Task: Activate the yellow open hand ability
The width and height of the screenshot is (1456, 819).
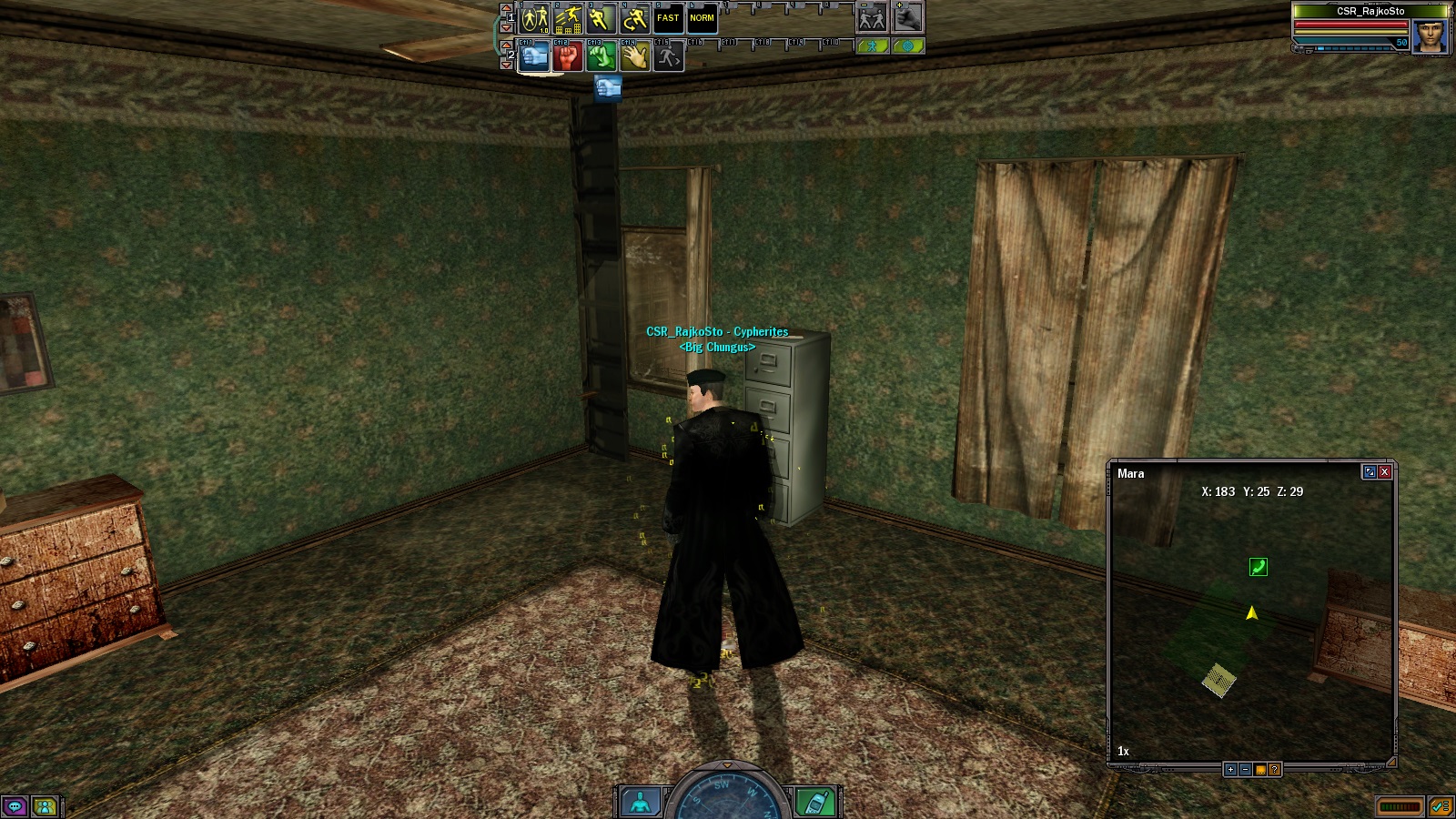Action: pyautogui.click(x=634, y=57)
